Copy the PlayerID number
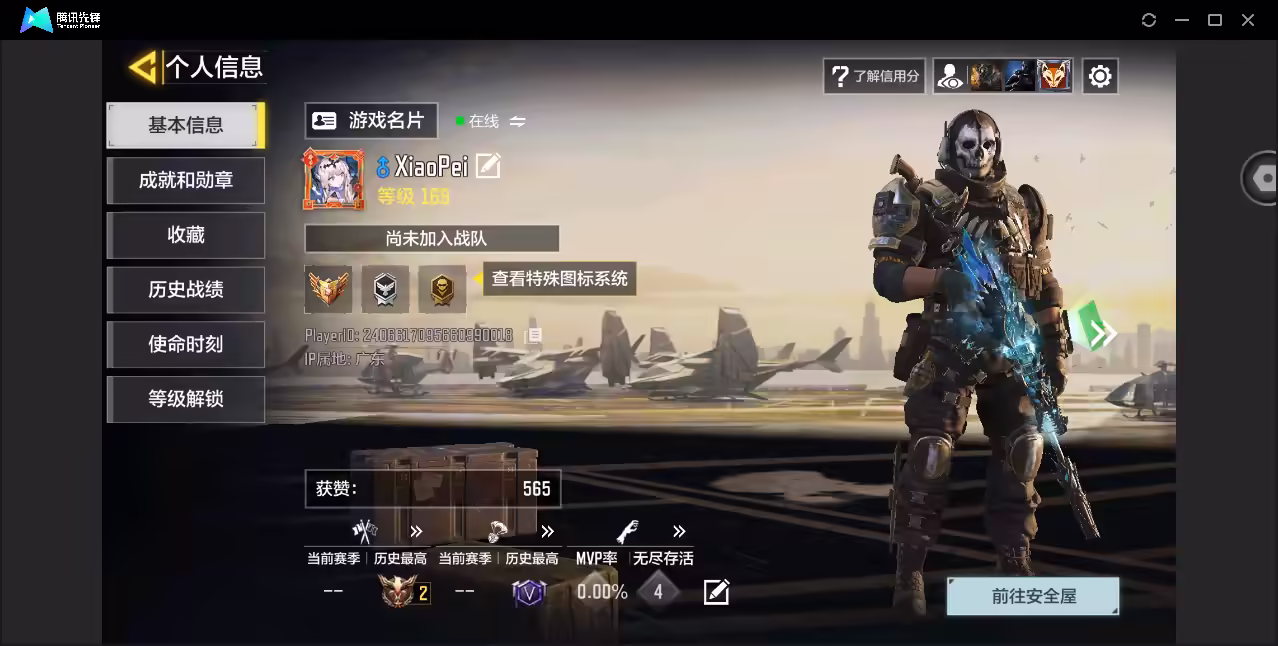Image resolution: width=1278 pixels, height=646 pixels. pyautogui.click(x=535, y=335)
